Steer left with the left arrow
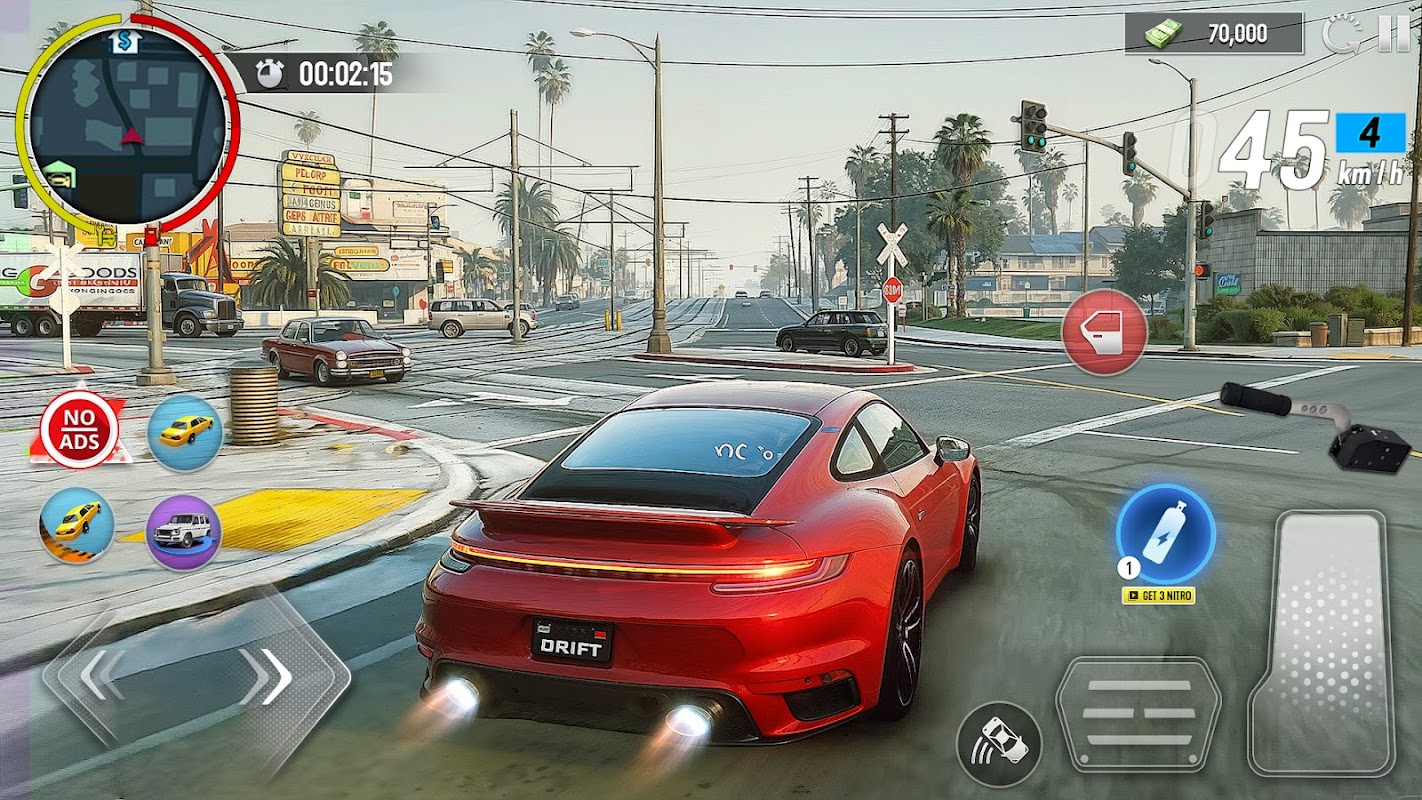 (103, 677)
